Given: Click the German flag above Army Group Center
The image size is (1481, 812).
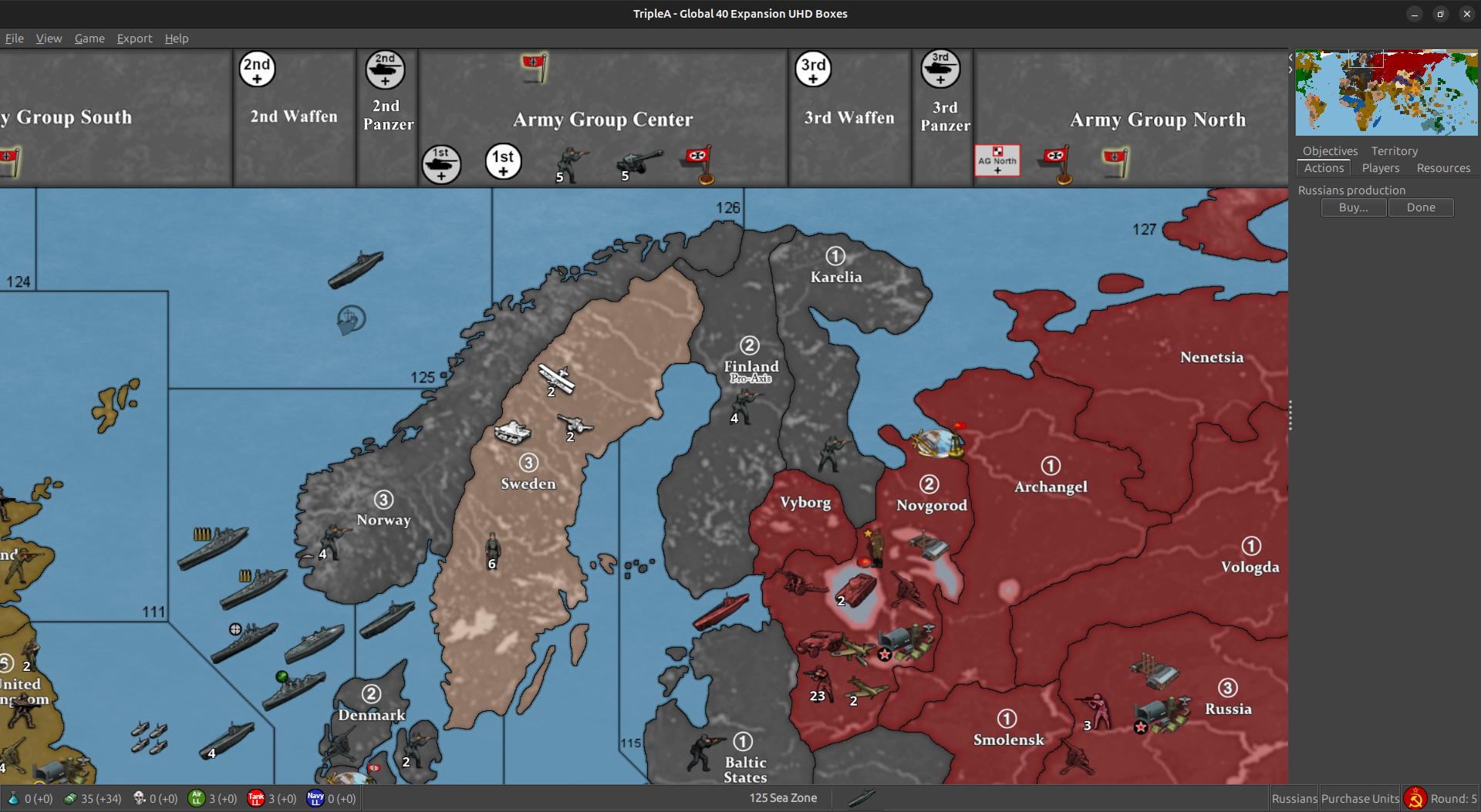Looking at the screenshot, I should point(534,66).
